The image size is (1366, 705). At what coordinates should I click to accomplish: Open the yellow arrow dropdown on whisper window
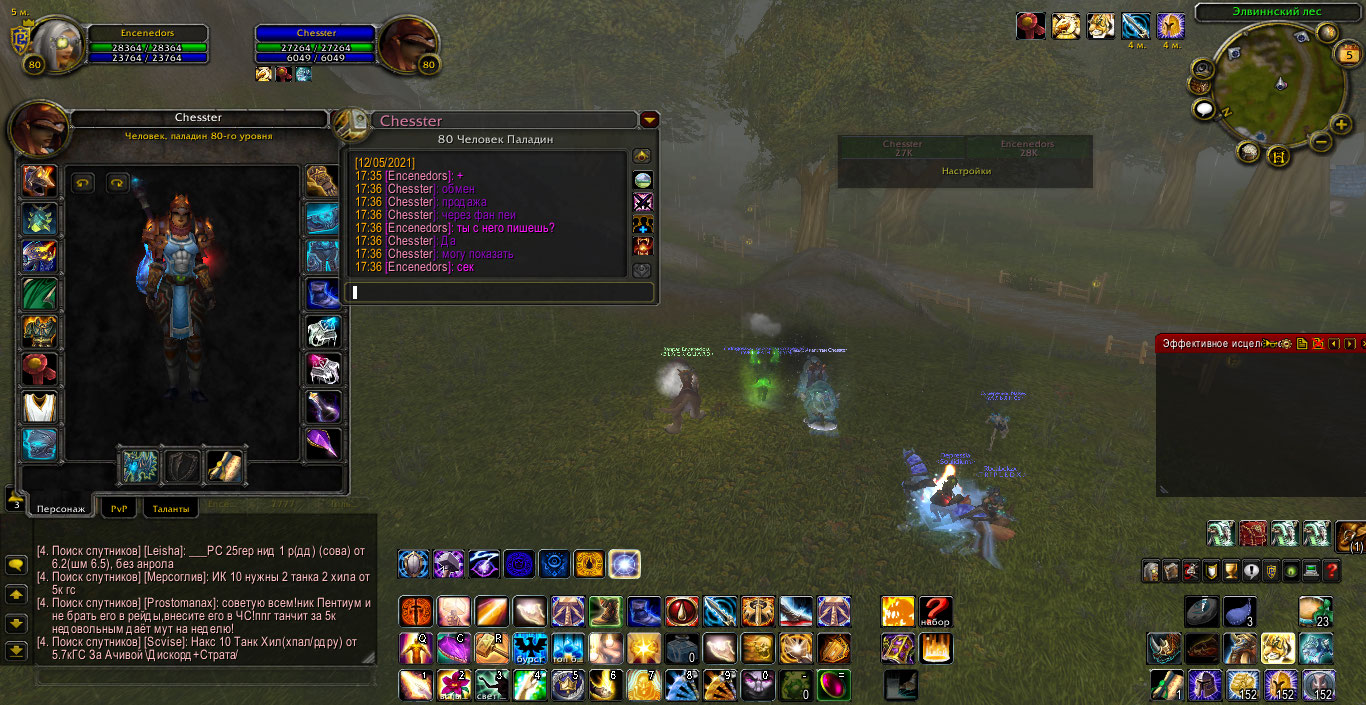pyautogui.click(x=650, y=120)
